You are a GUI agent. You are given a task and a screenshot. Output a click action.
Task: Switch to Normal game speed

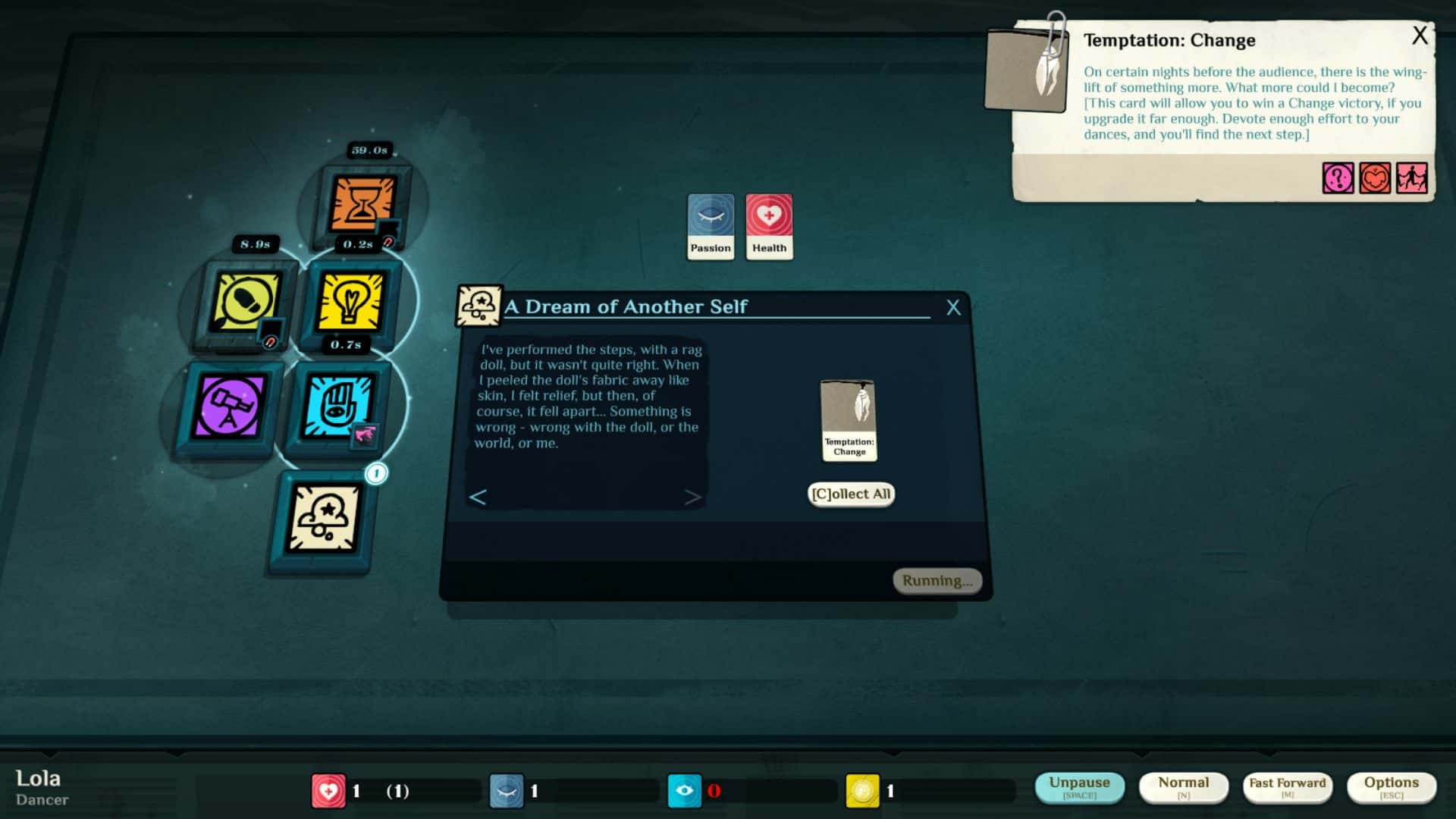[1184, 786]
